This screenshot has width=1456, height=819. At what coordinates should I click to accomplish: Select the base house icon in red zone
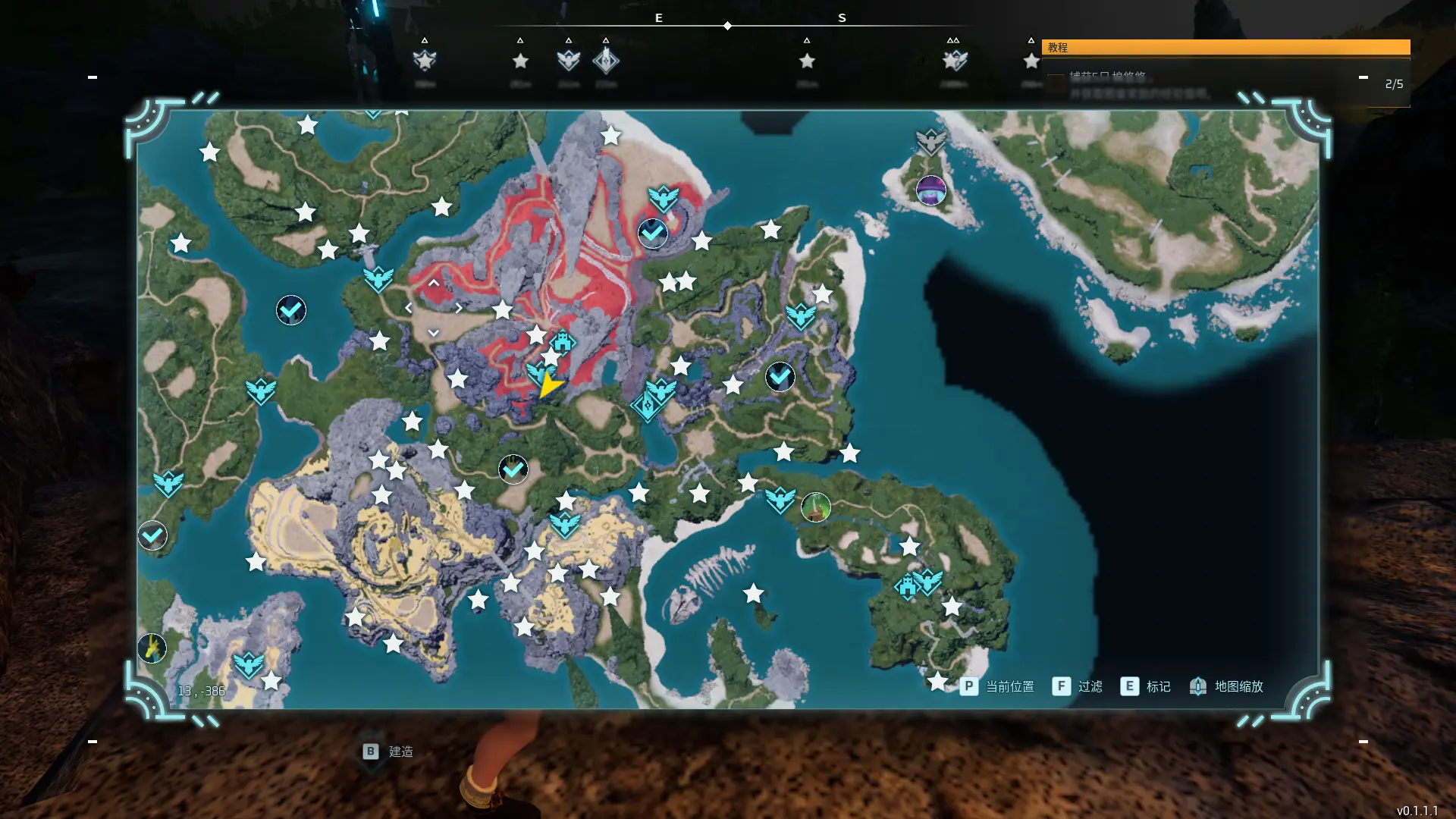point(562,342)
